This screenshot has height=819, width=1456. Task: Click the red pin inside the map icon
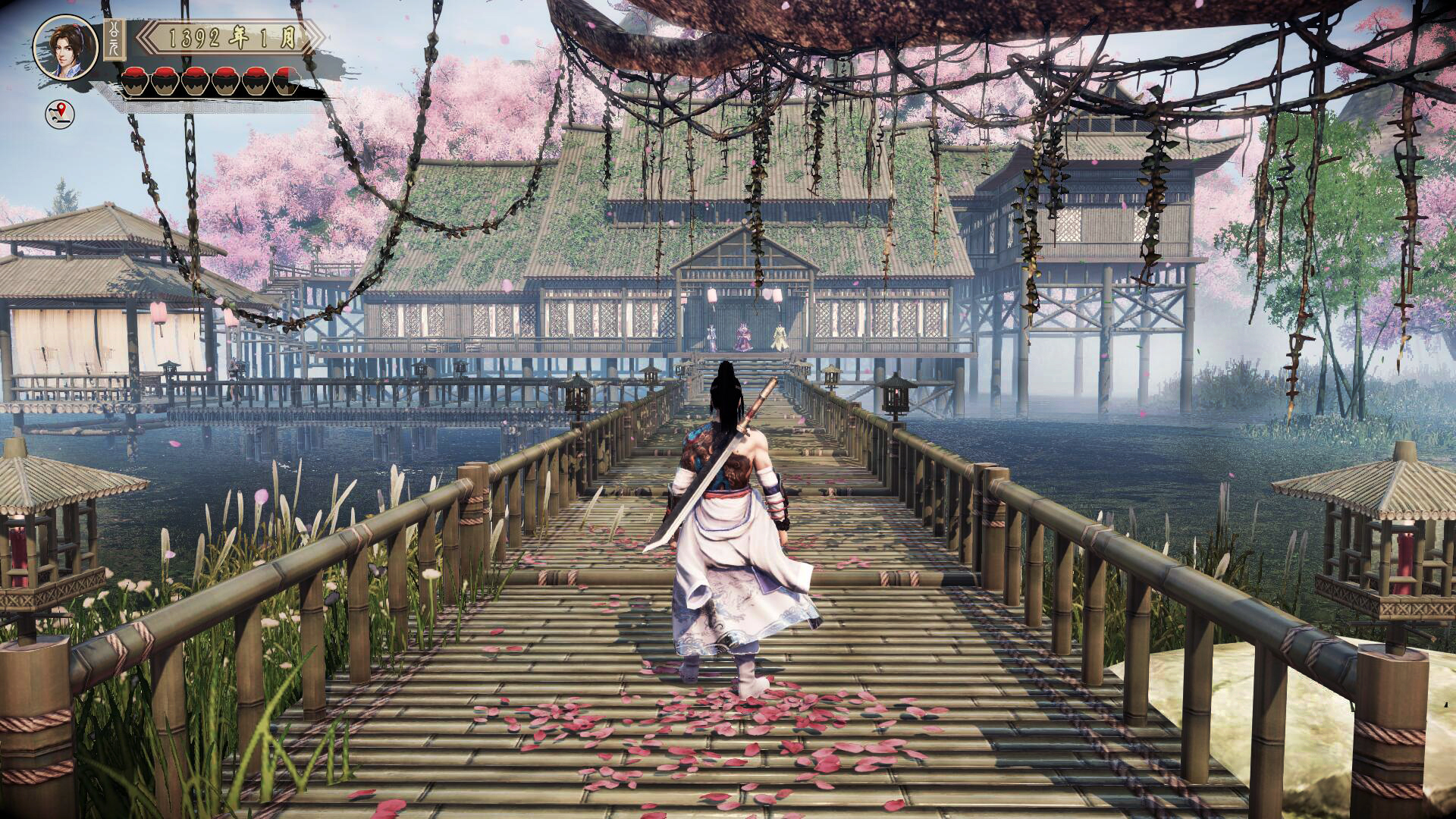[x=63, y=111]
